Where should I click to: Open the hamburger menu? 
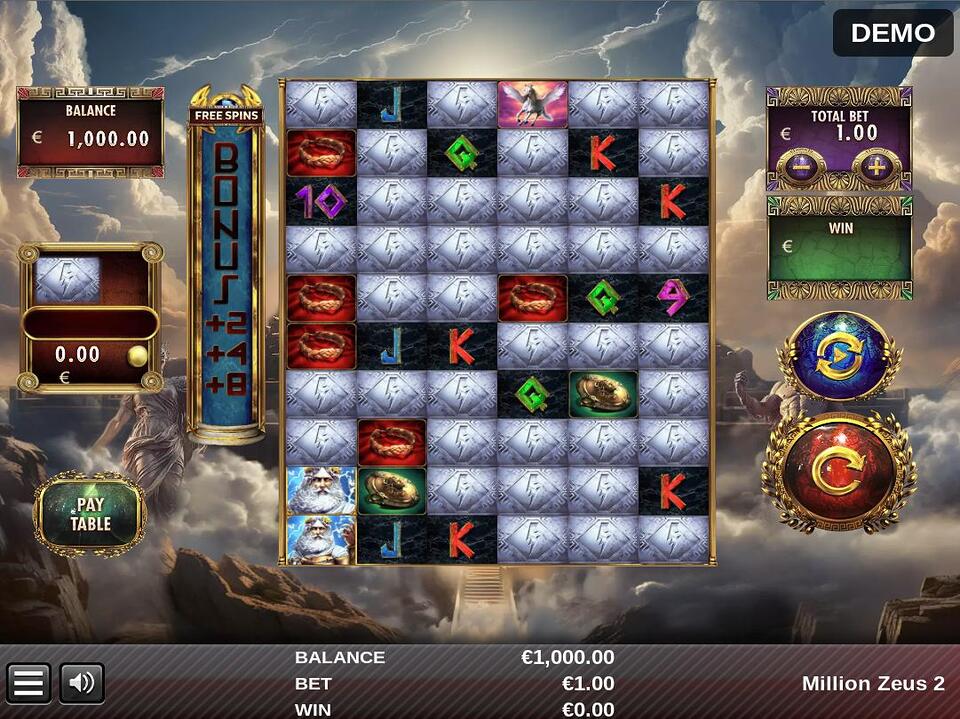(x=28, y=683)
